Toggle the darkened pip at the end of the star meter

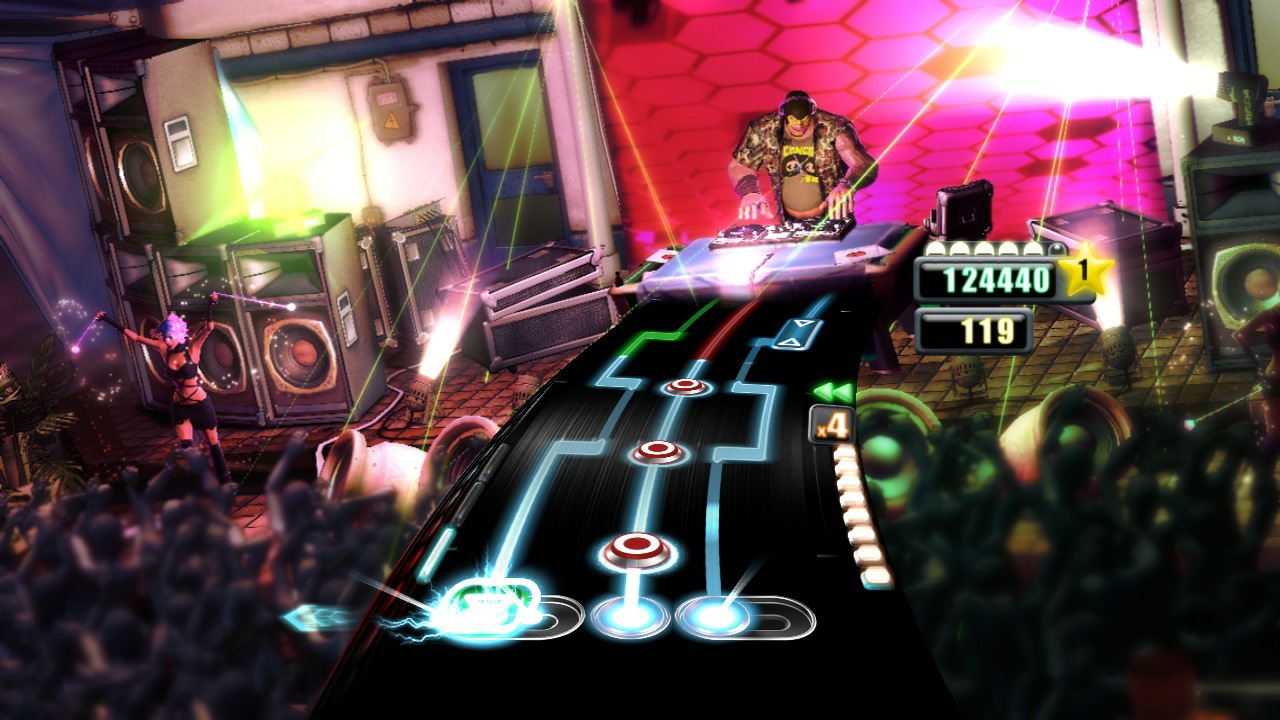tap(1056, 247)
